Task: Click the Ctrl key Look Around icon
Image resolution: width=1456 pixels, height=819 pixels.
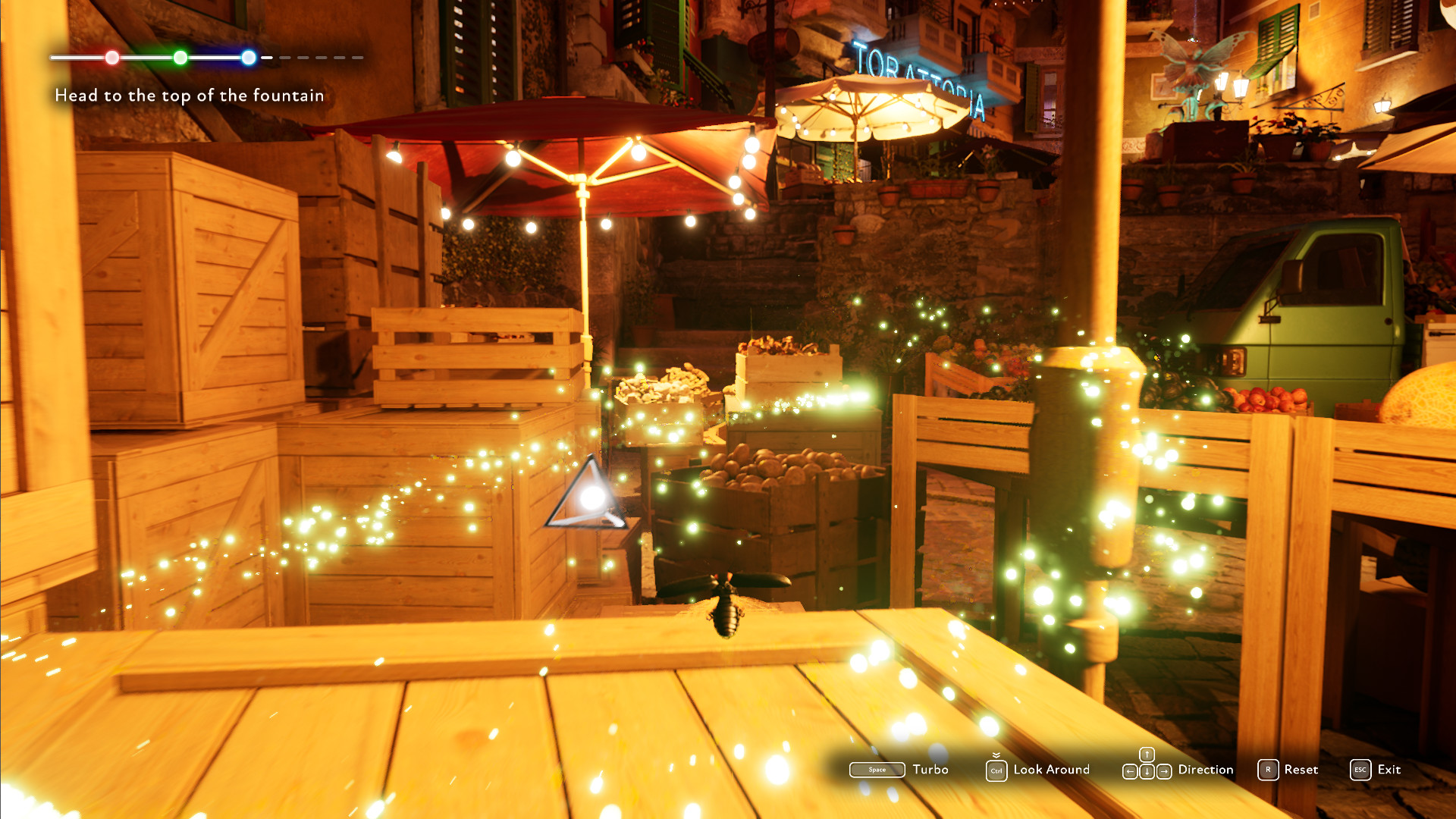Action: click(996, 770)
